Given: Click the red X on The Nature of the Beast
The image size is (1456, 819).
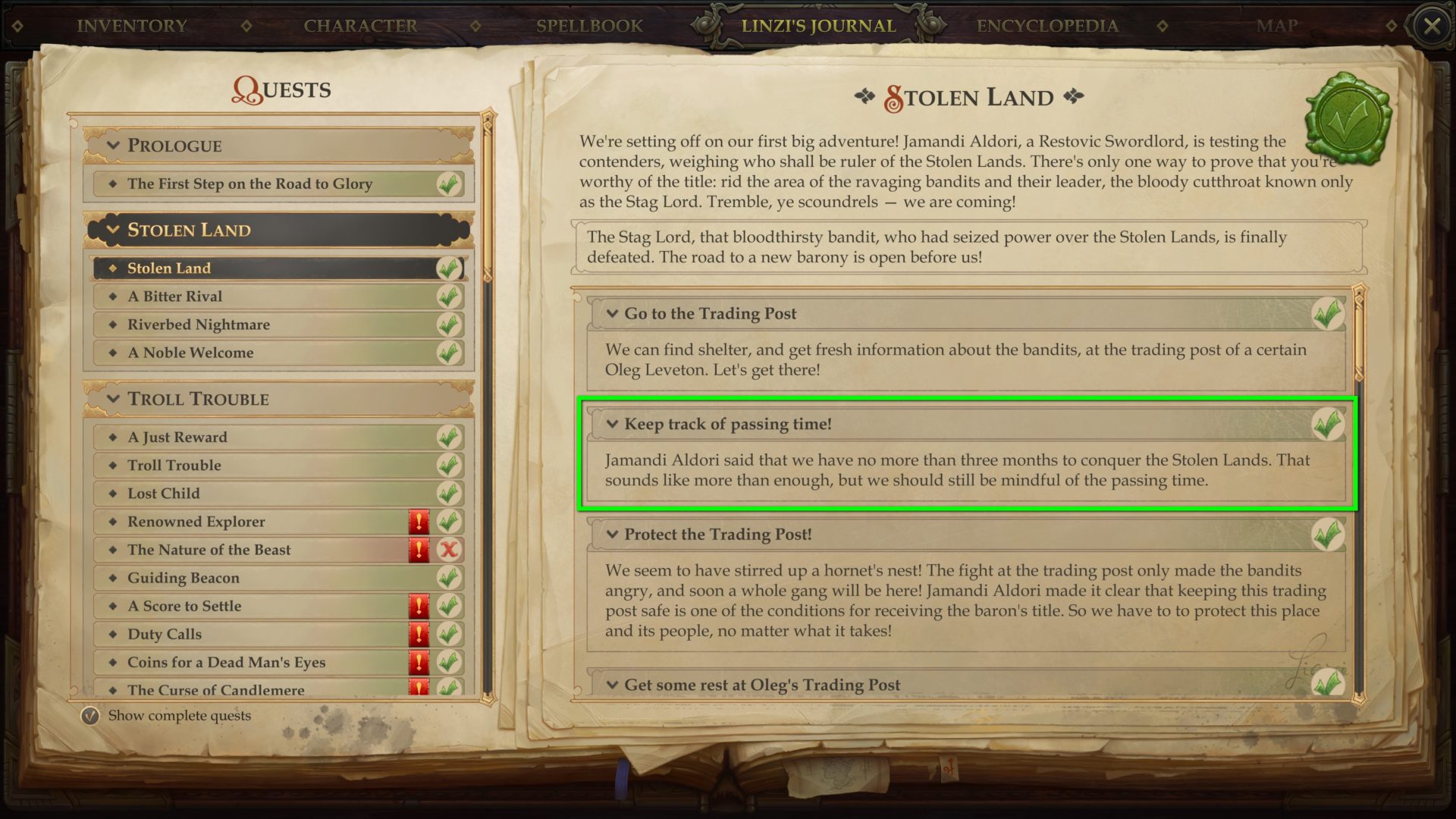Looking at the screenshot, I should coord(448,550).
